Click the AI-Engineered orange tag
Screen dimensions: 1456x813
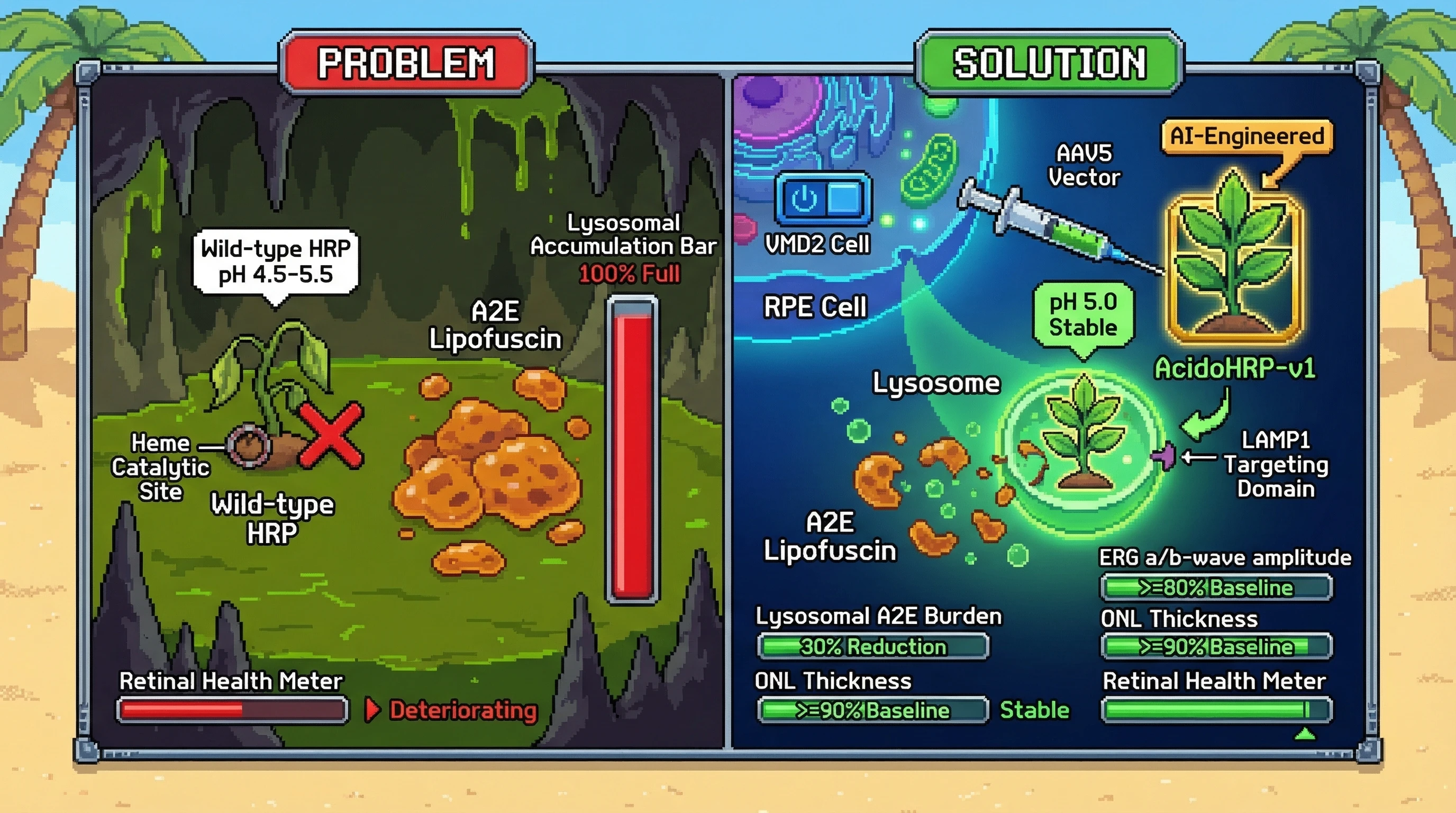(x=1247, y=136)
